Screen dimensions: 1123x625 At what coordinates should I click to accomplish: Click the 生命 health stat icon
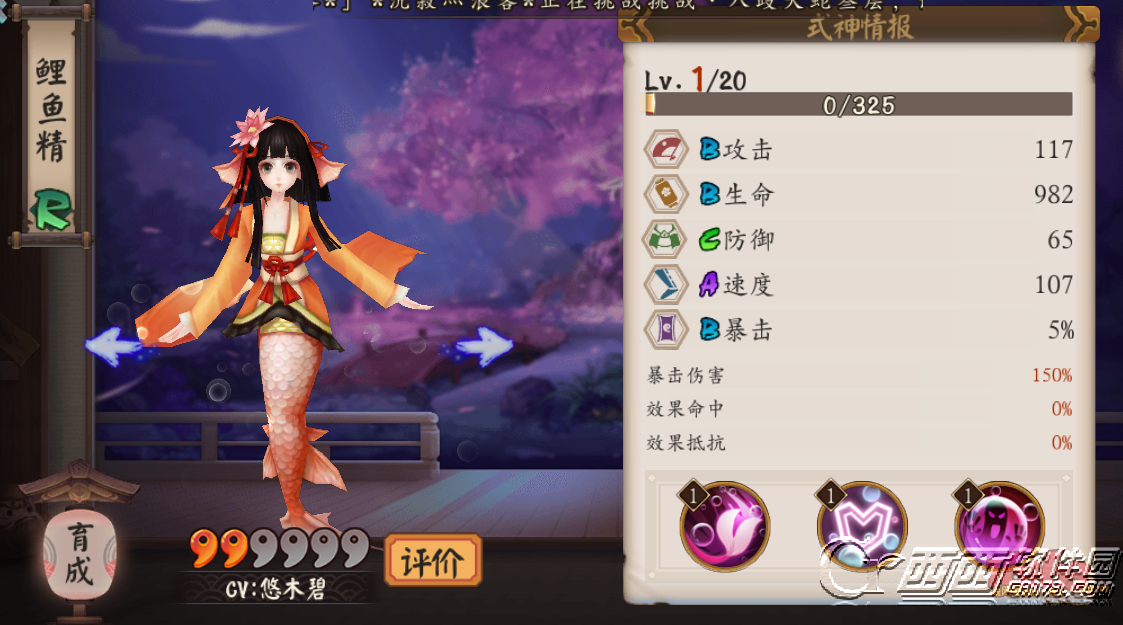pos(667,194)
